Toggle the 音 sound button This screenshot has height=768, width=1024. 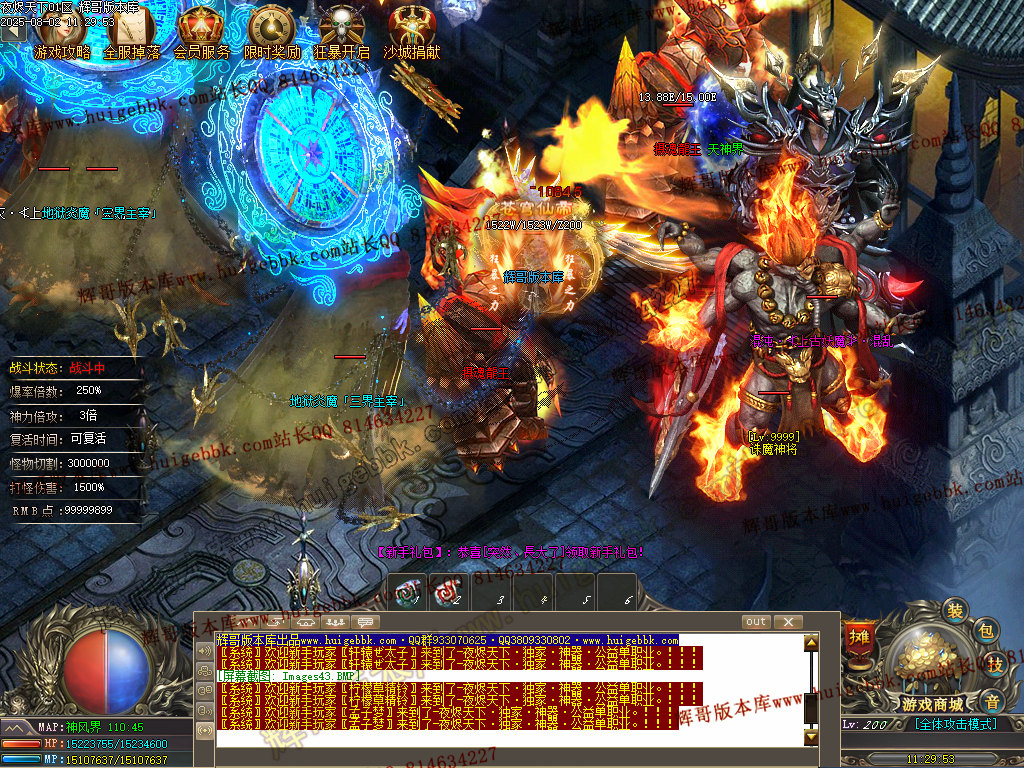(x=991, y=700)
